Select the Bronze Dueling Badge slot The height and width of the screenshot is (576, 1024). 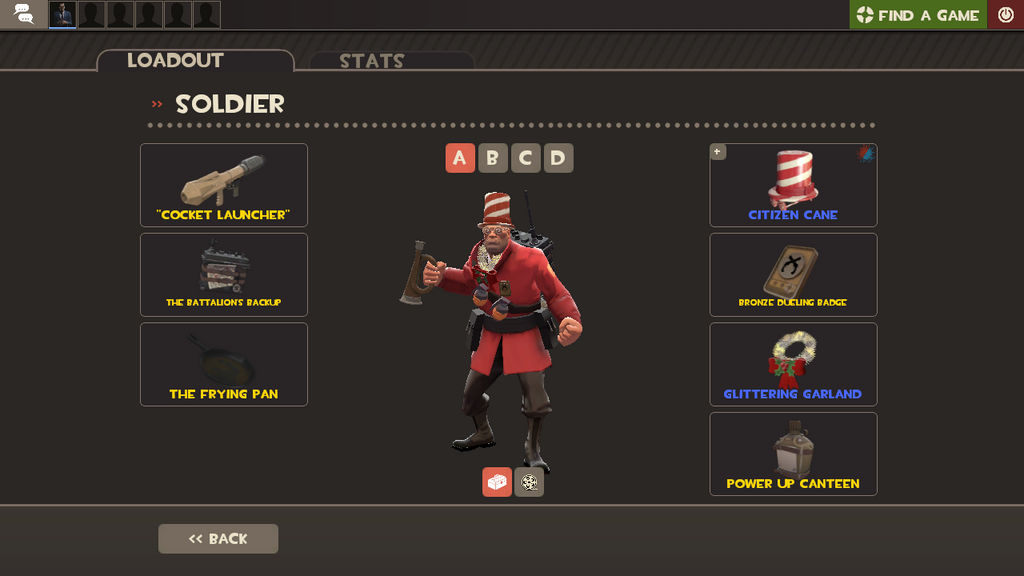793,275
